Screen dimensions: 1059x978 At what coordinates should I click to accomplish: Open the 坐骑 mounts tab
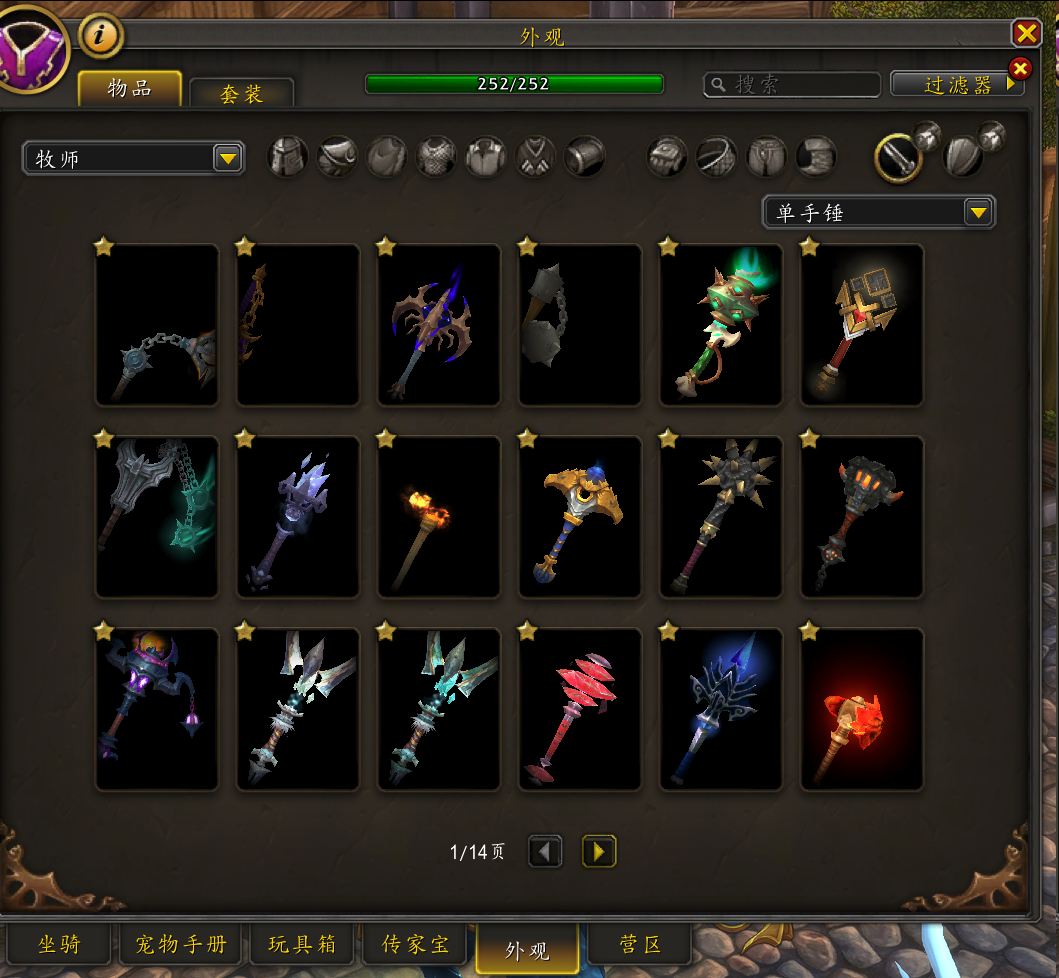click(59, 944)
